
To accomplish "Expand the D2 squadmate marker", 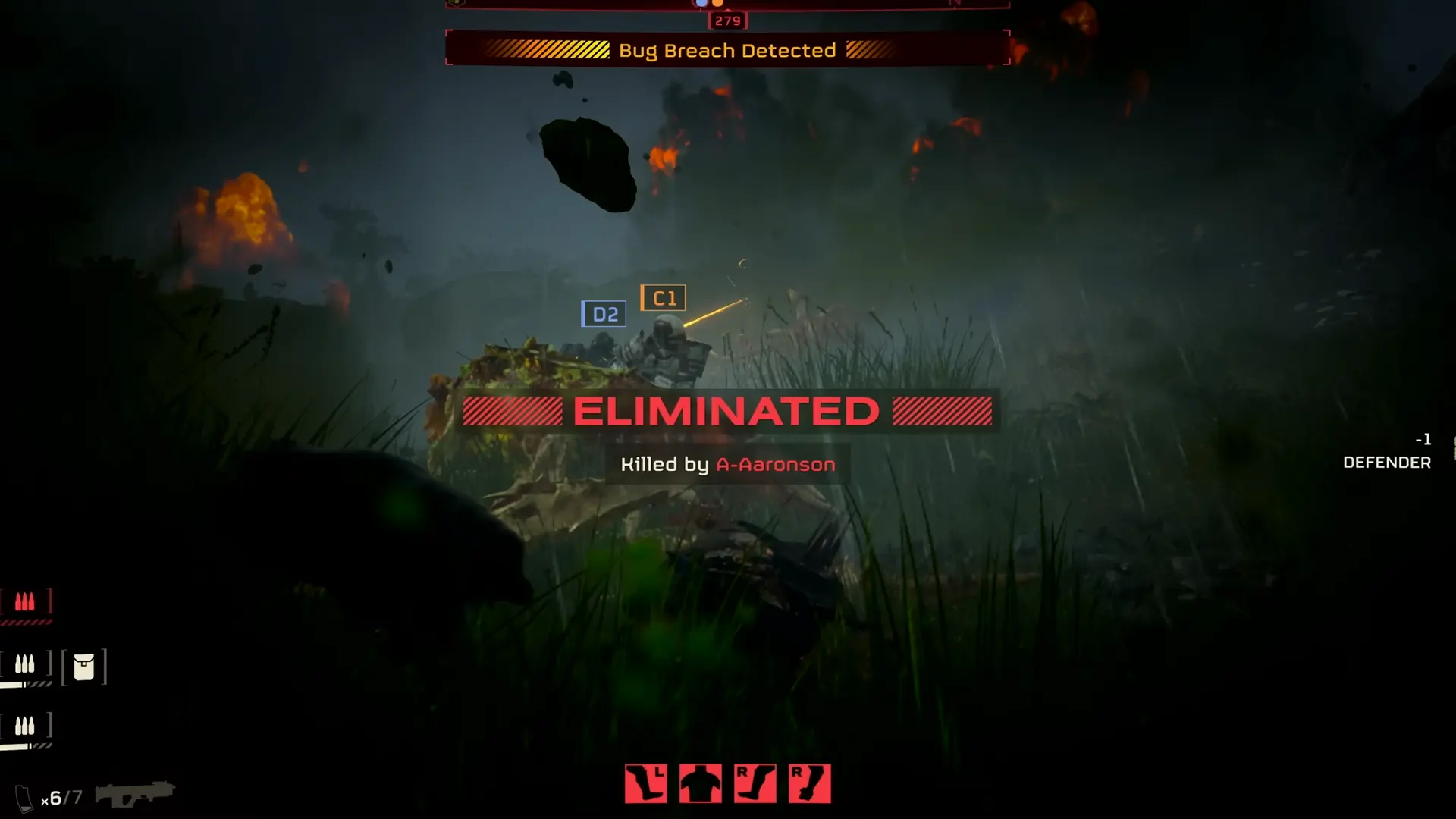I will coord(604,313).
